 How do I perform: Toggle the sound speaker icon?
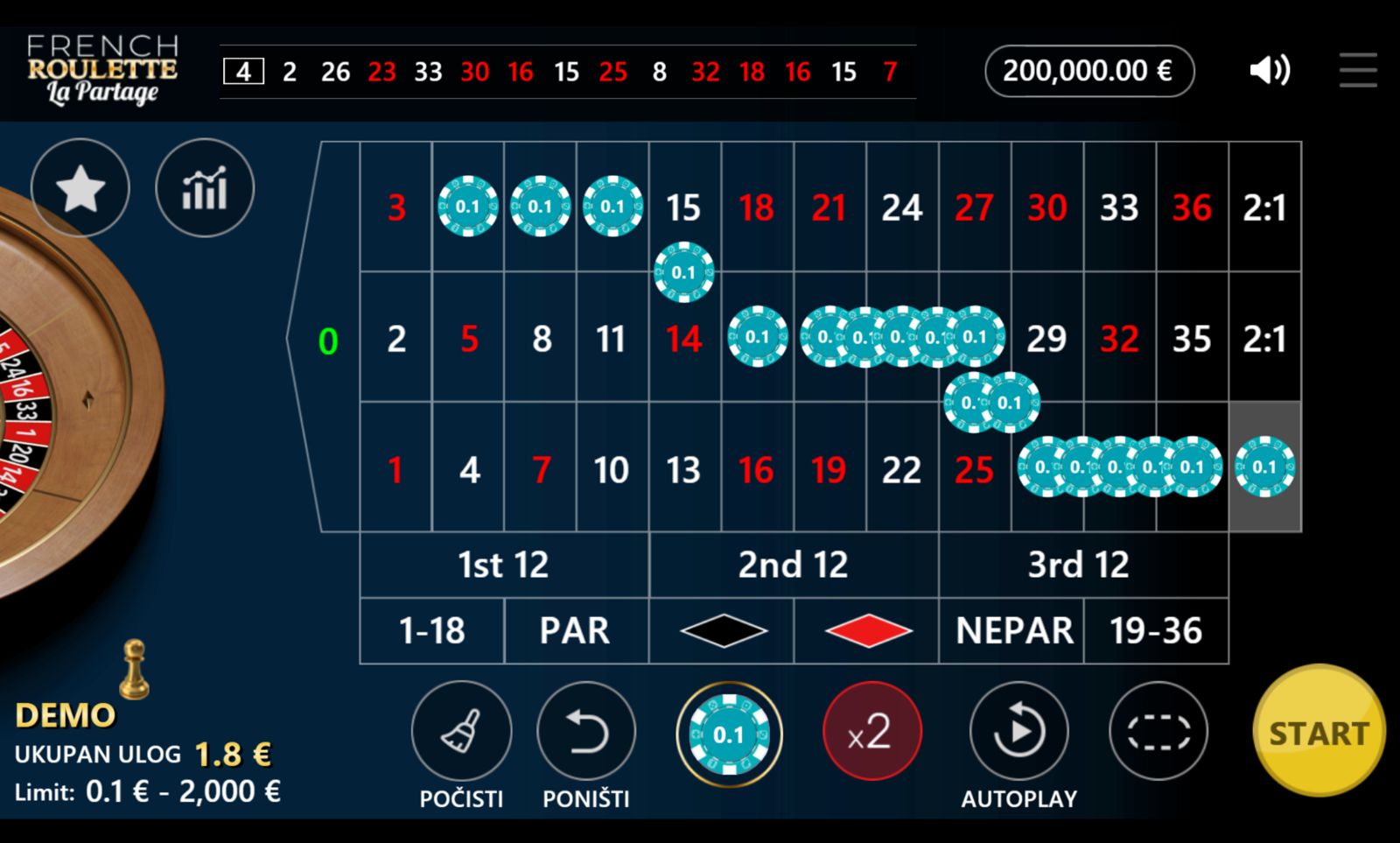tap(1270, 70)
